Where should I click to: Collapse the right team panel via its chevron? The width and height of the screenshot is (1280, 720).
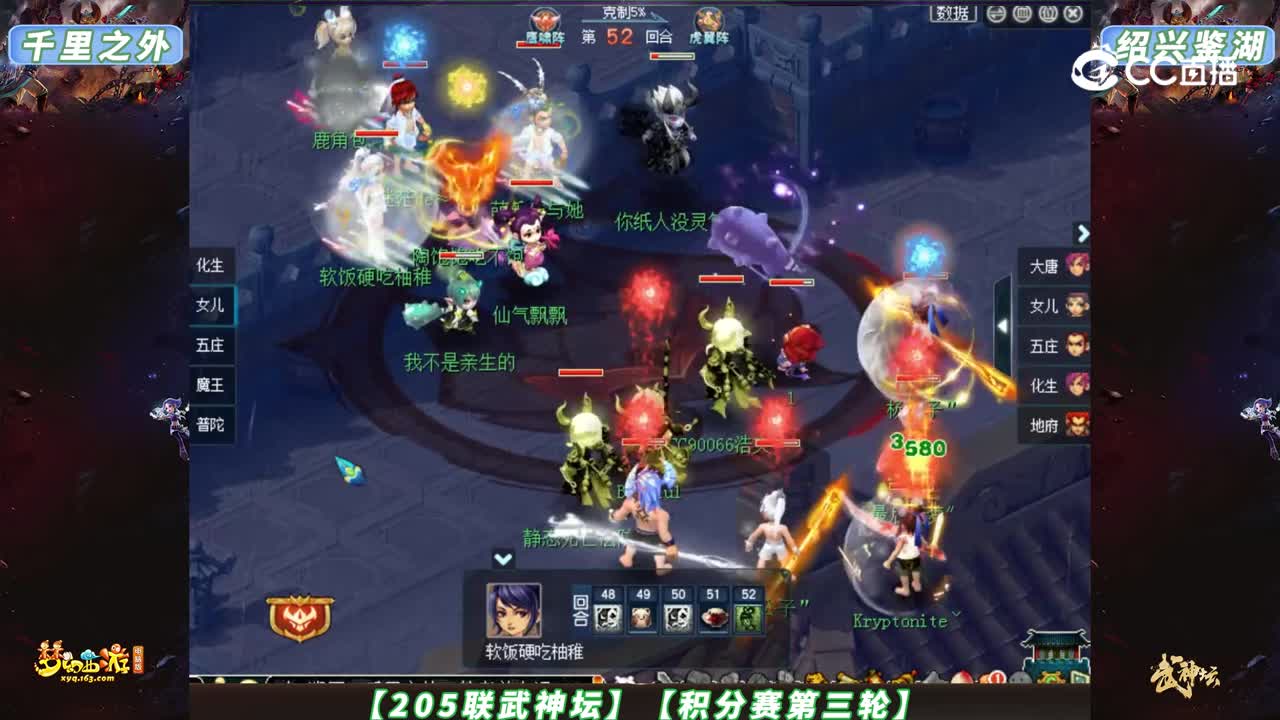[1083, 232]
